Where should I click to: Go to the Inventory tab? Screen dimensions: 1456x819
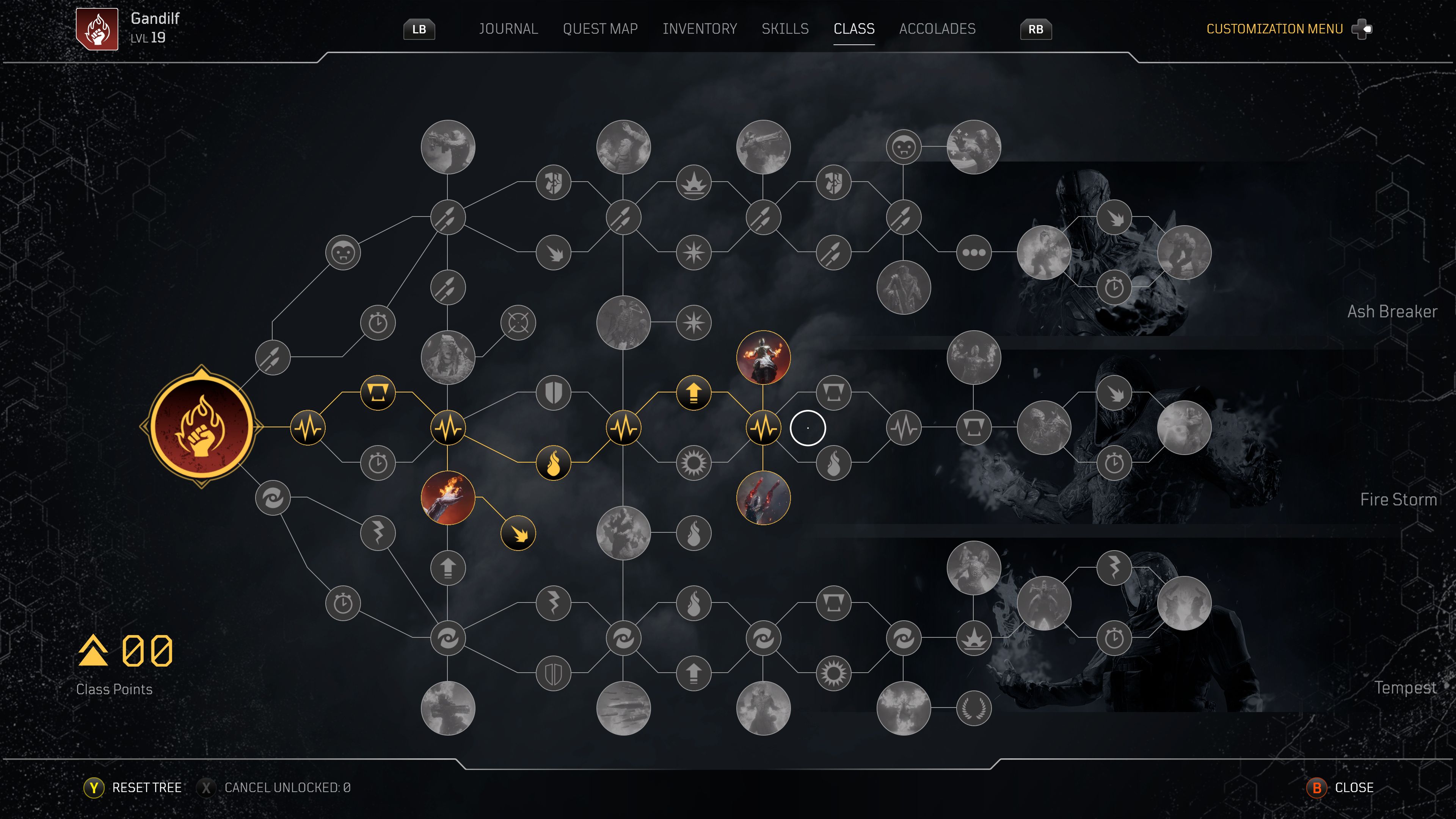[x=699, y=29]
